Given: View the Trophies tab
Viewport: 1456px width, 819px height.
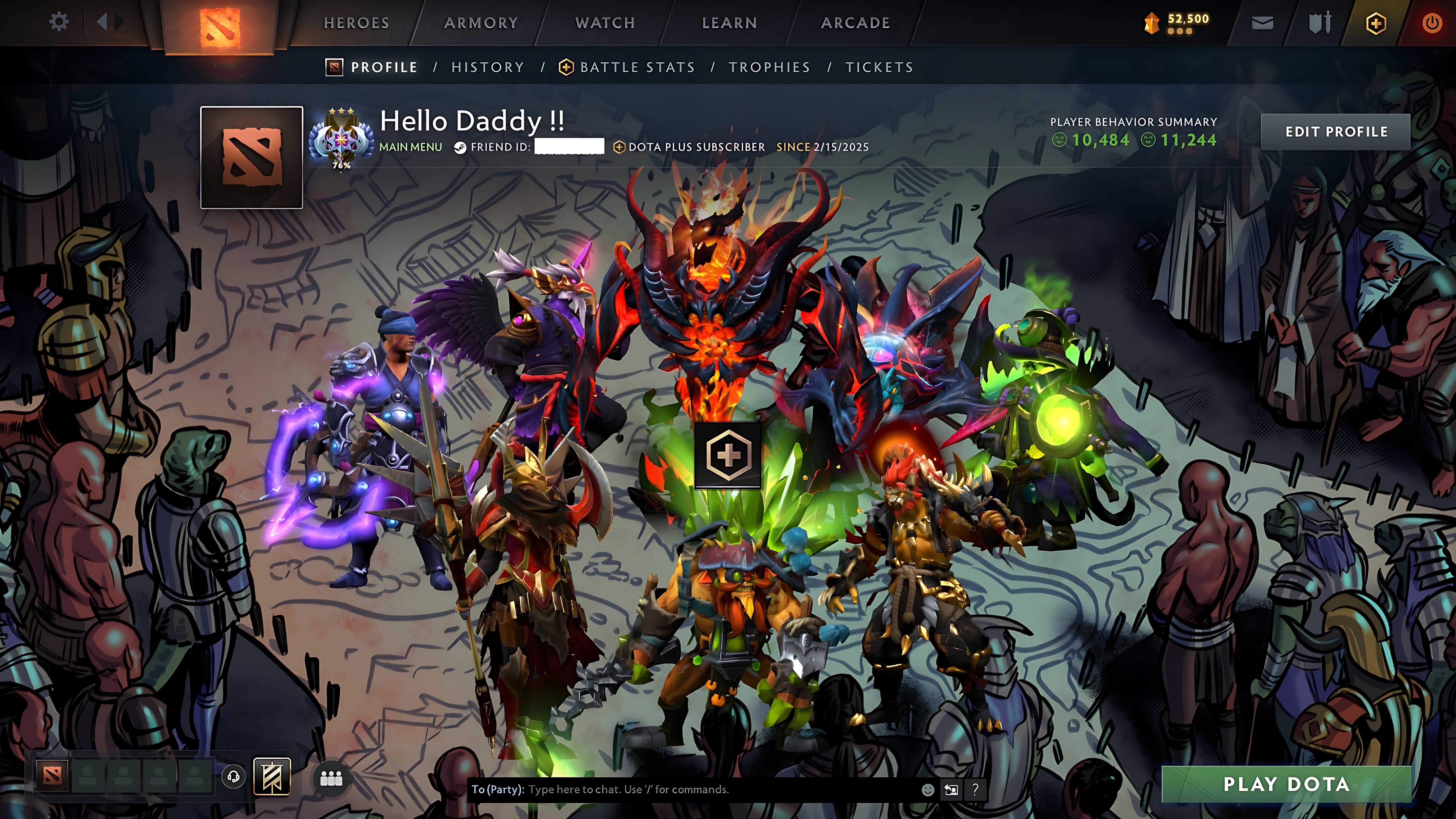Looking at the screenshot, I should pos(769,67).
